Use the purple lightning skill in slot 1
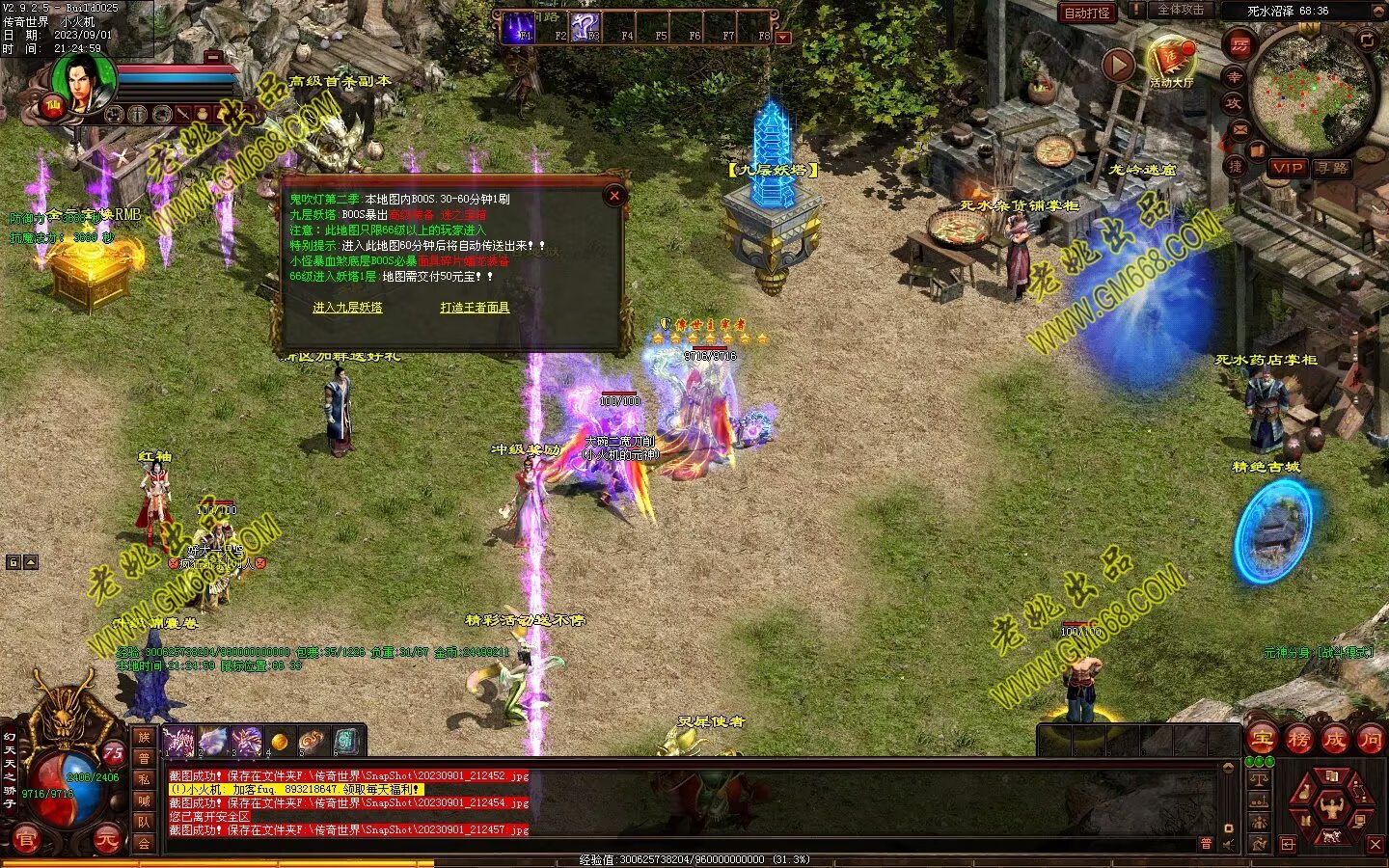 [x=178, y=742]
